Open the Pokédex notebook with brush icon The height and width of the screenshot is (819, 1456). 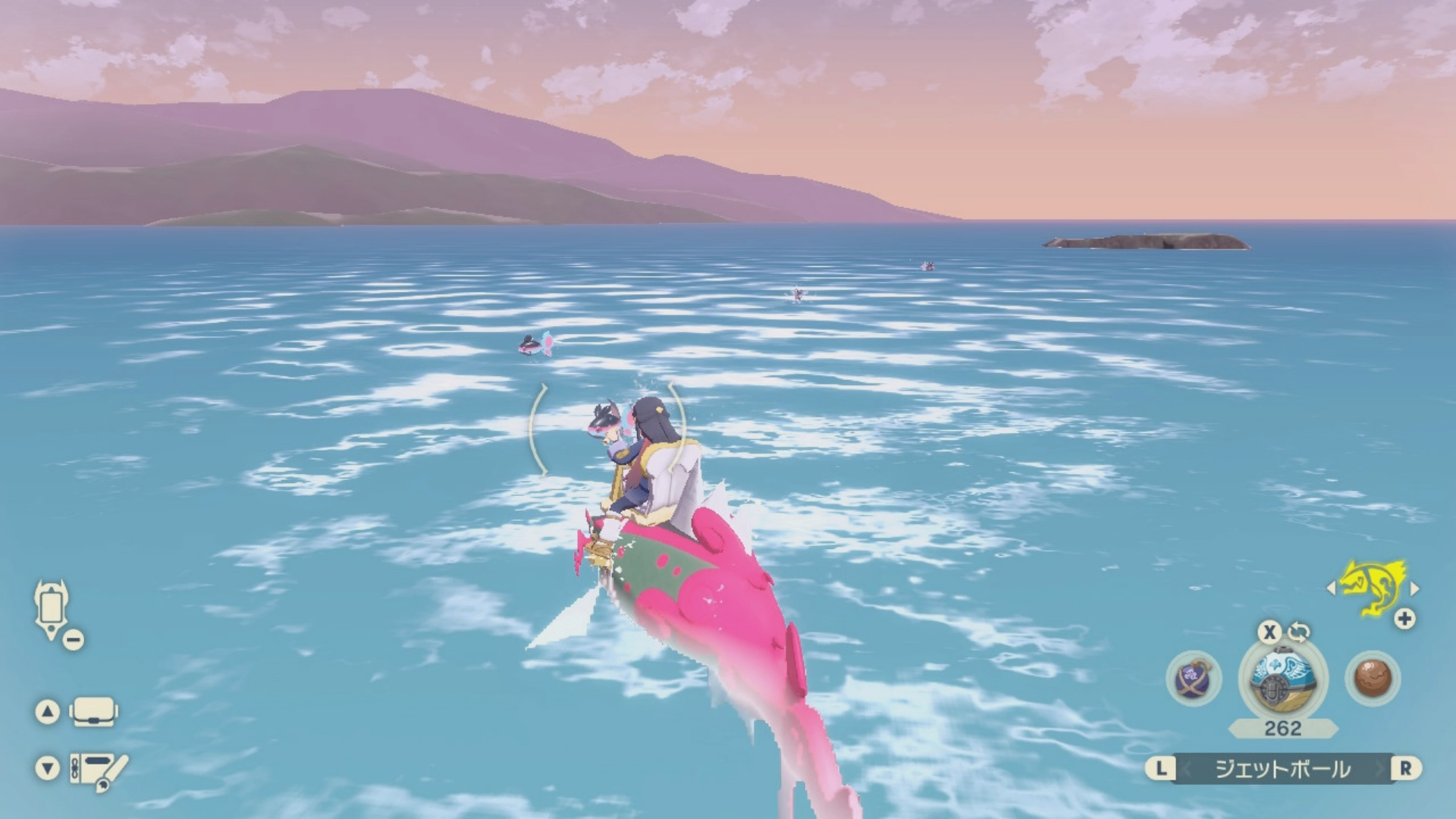pyautogui.click(x=98, y=770)
